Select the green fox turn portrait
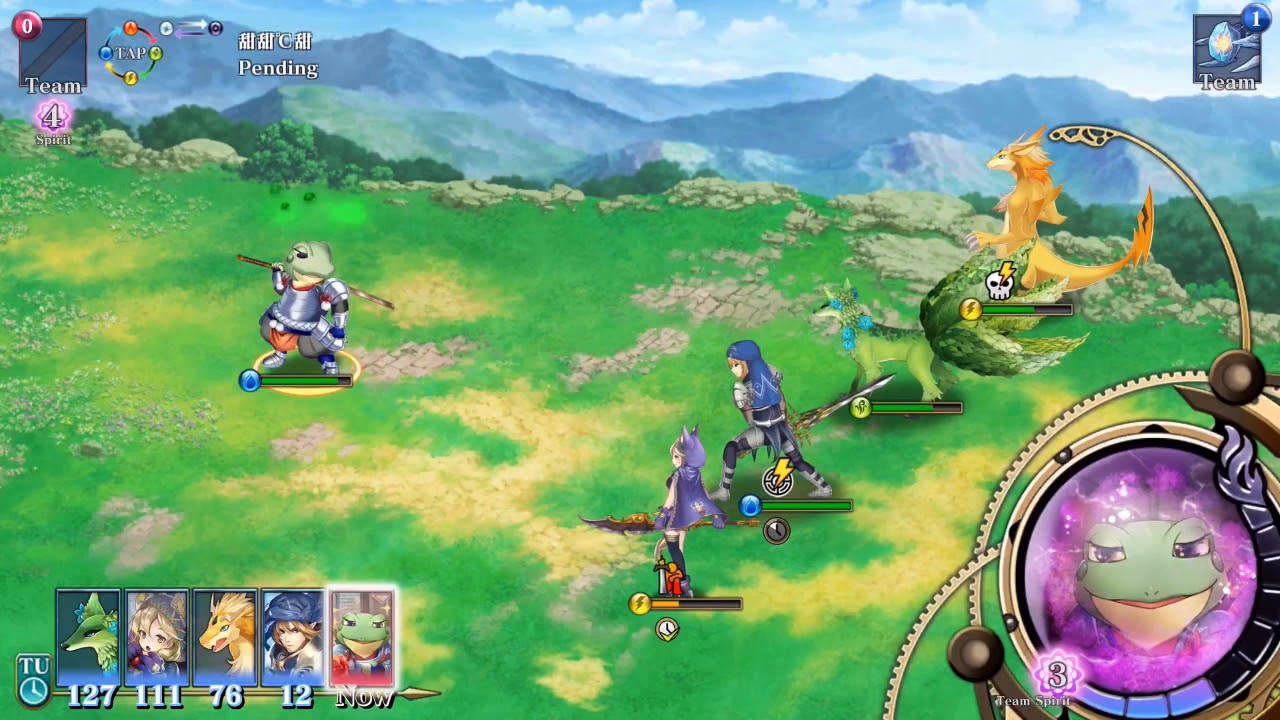The height and width of the screenshot is (720, 1280). click(88, 638)
